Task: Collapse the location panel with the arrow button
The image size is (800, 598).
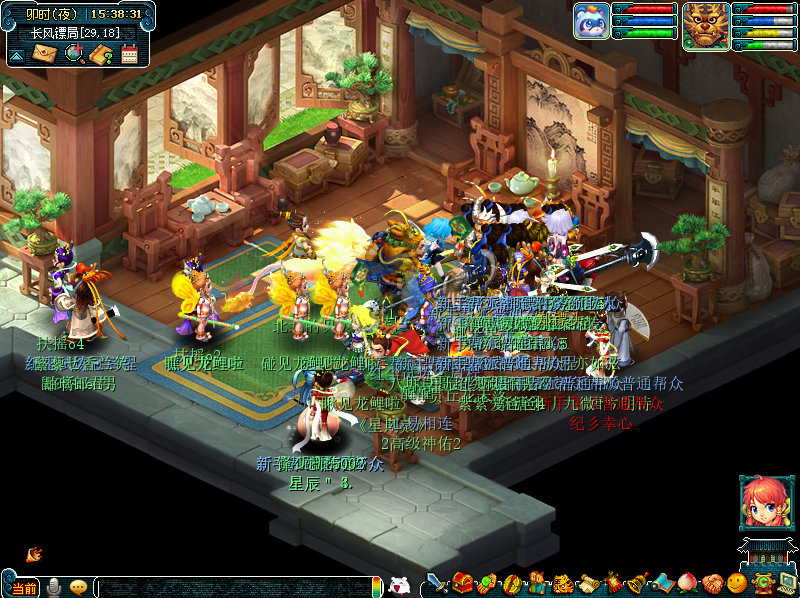Action: (x=16, y=56)
